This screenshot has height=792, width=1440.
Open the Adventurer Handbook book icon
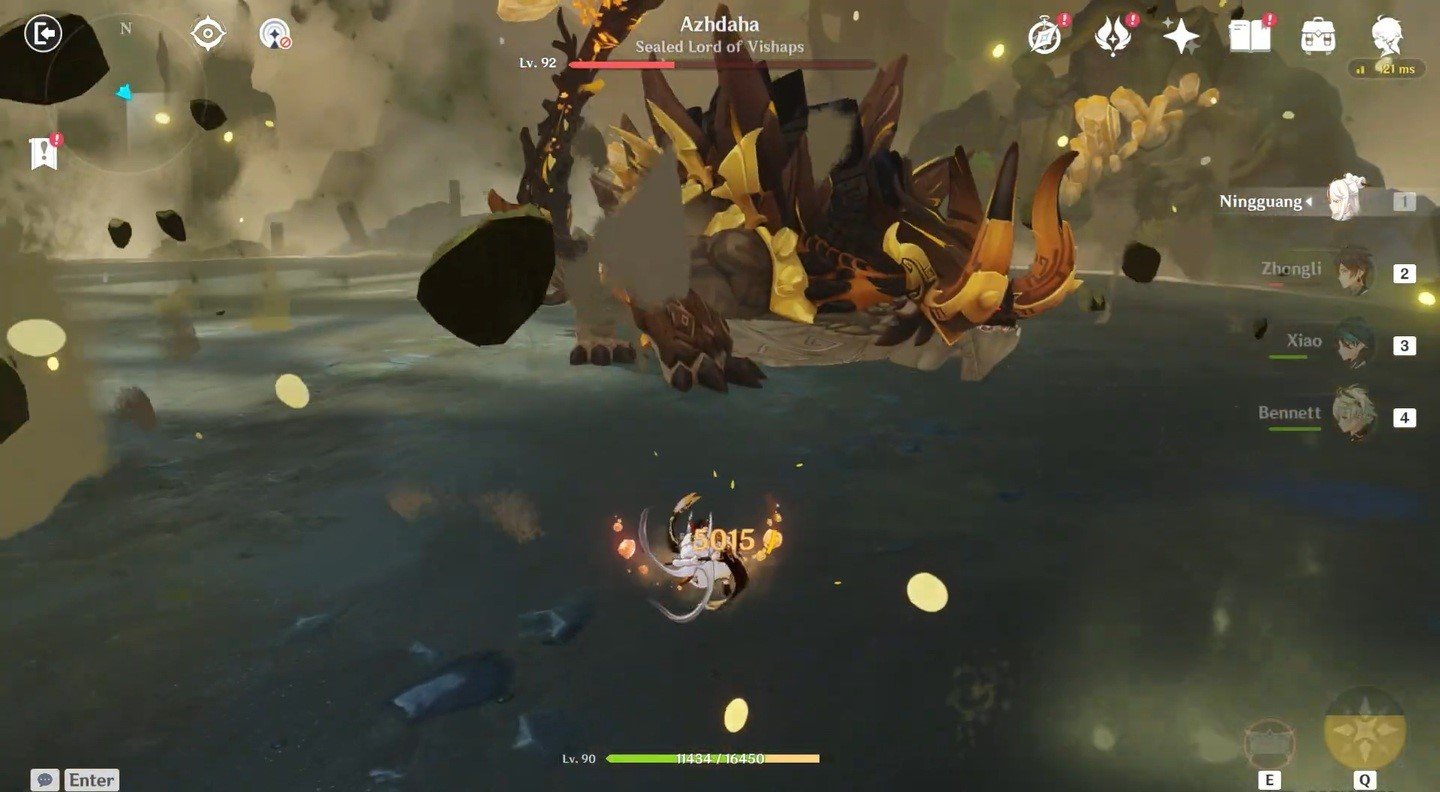click(x=1249, y=37)
